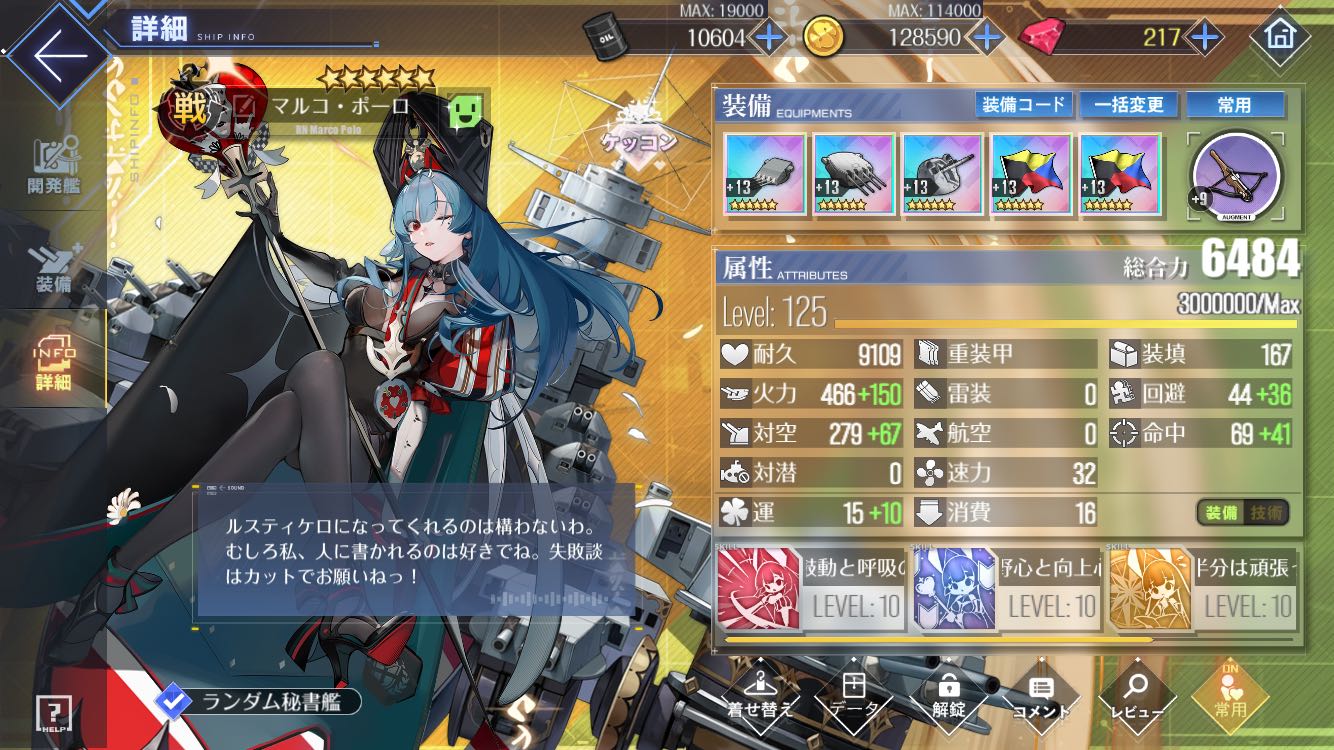
Task: Add more oil with the plus button
Action: click(x=768, y=38)
